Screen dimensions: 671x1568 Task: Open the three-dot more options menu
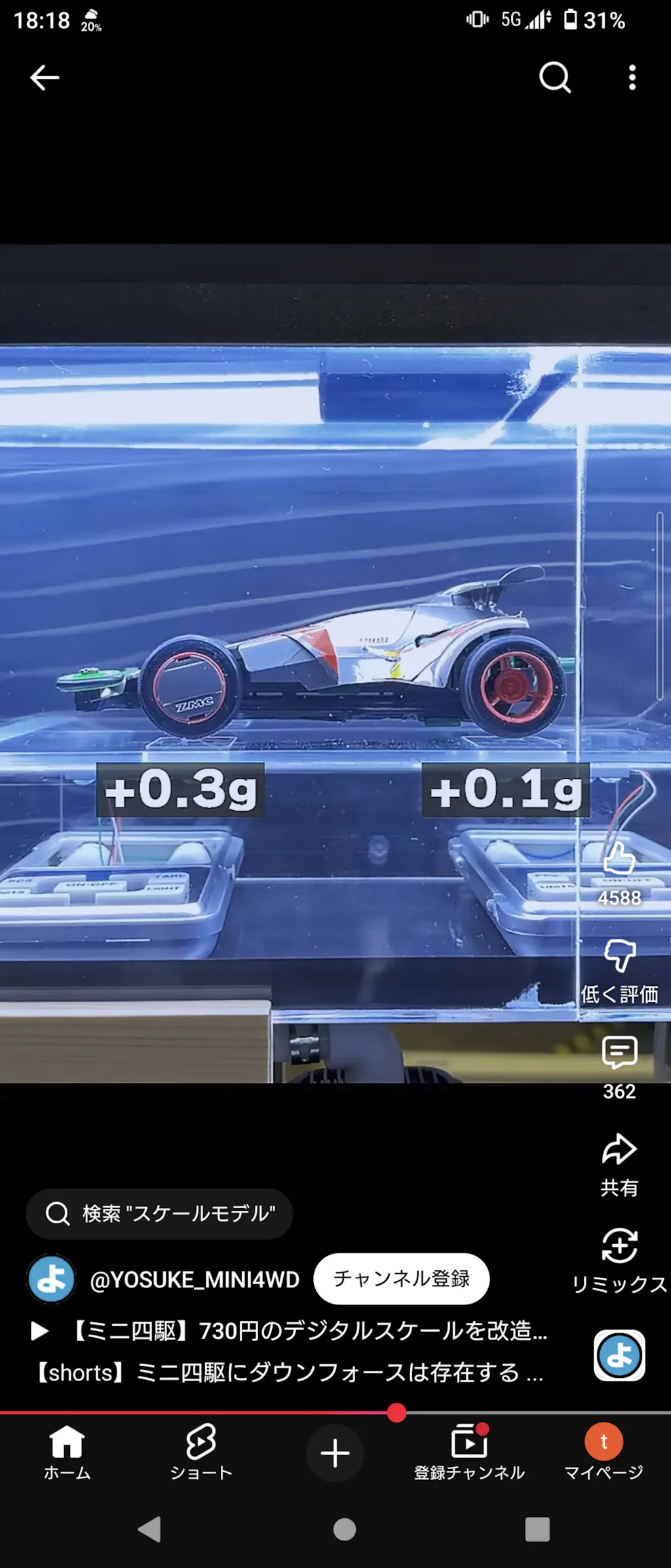(632, 77)
